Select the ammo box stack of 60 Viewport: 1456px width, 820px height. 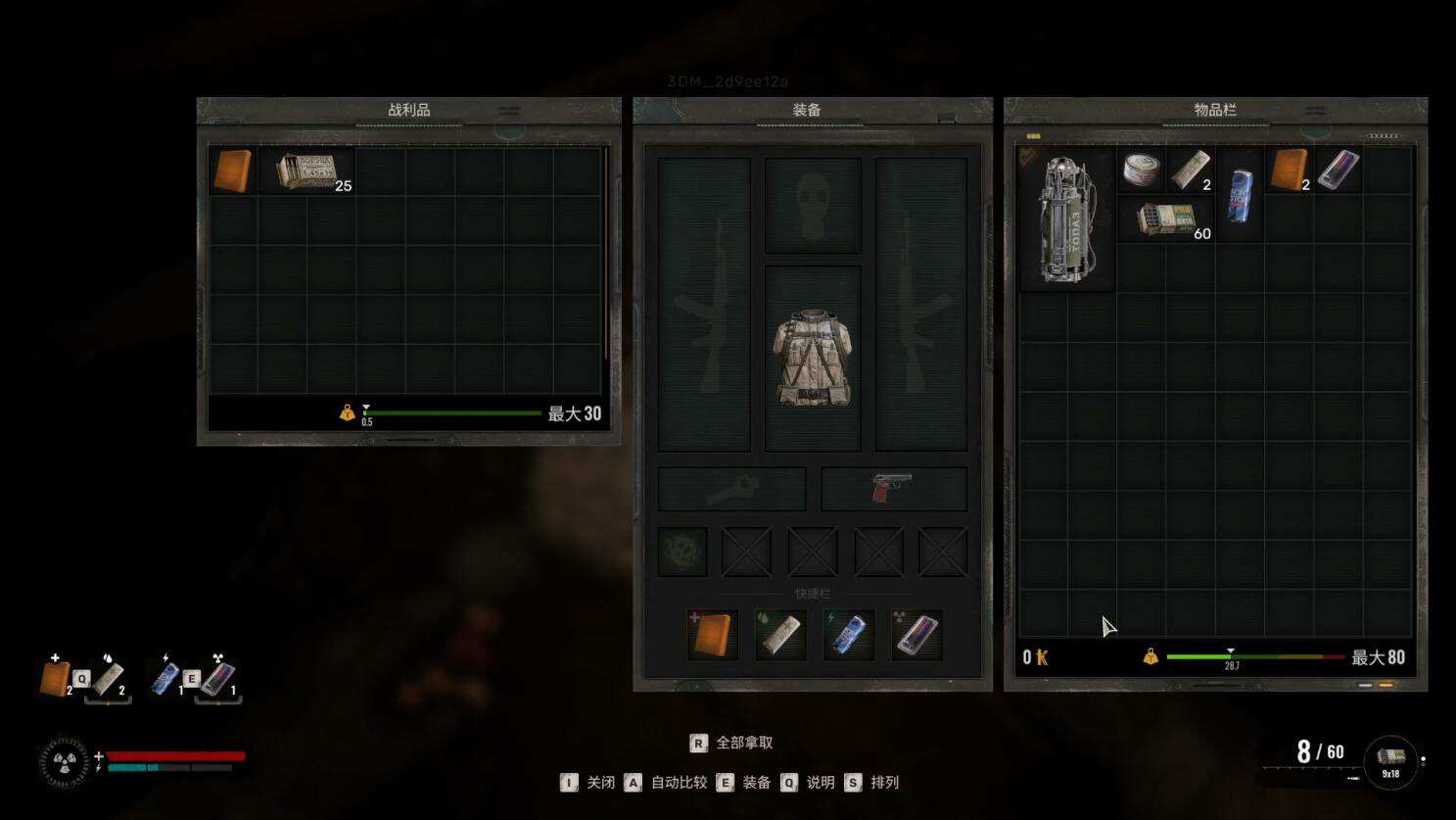(x=1166, y=218)
